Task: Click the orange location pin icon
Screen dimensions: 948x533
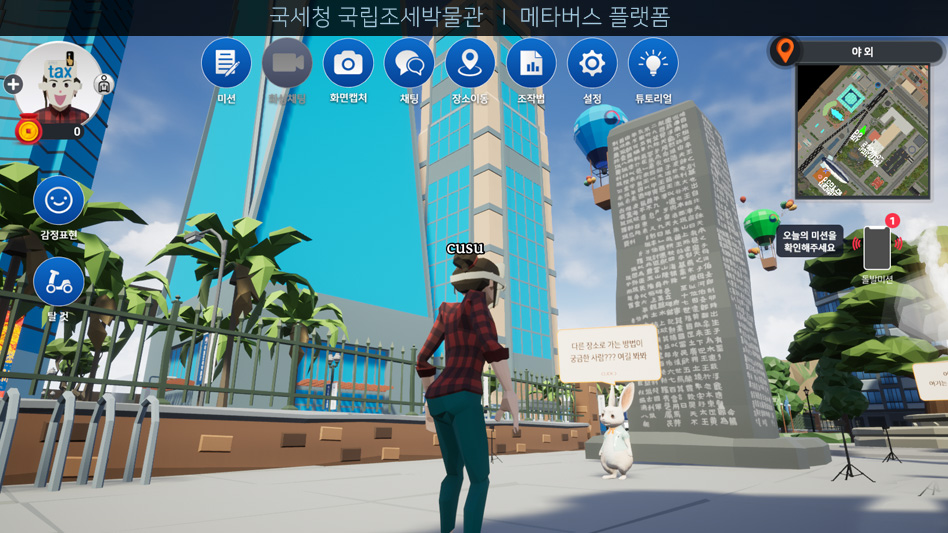Action: pos(786,50)
